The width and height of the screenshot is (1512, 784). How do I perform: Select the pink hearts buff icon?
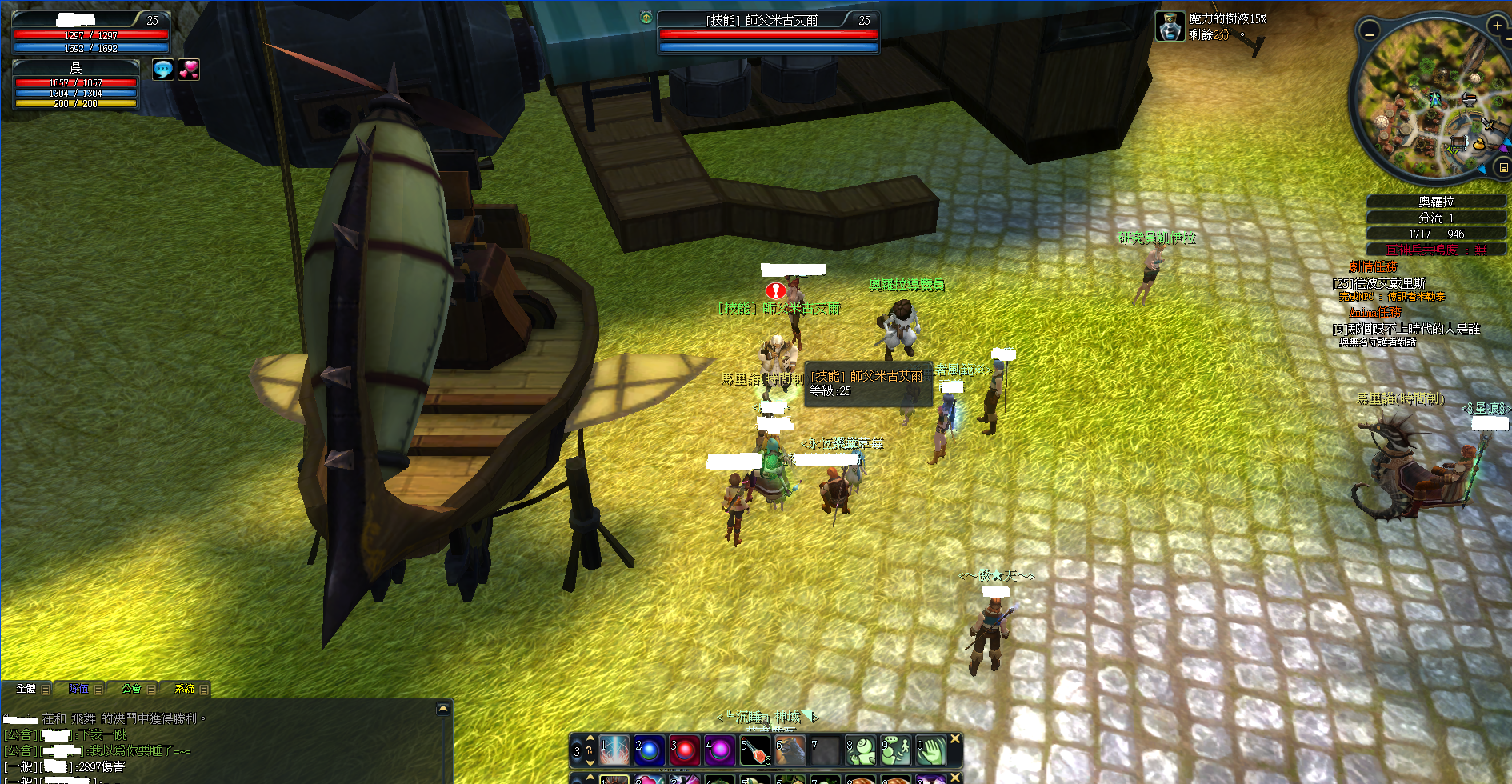click(189, 70)
